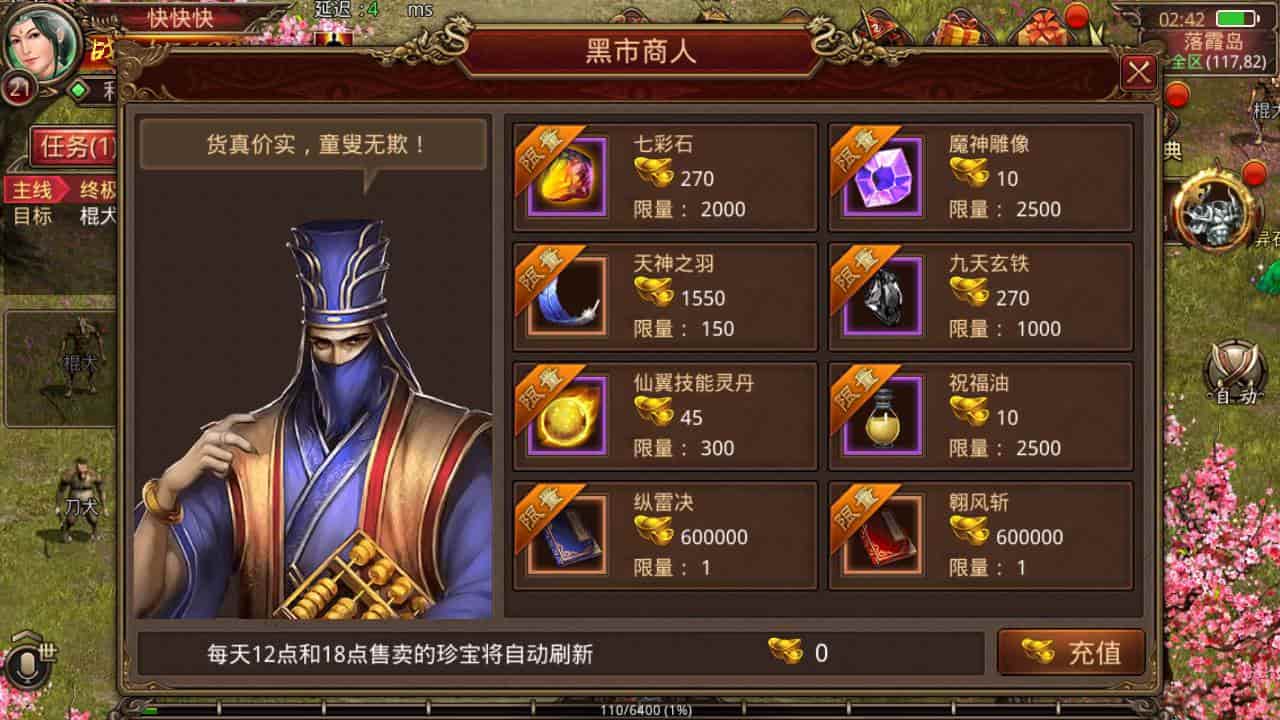Image resolution: width=1280 pixels, height=720 pixels.
Task: Select the 纵雷决 skill book icon
Action: pyautogui.click(x=565, y=535)
